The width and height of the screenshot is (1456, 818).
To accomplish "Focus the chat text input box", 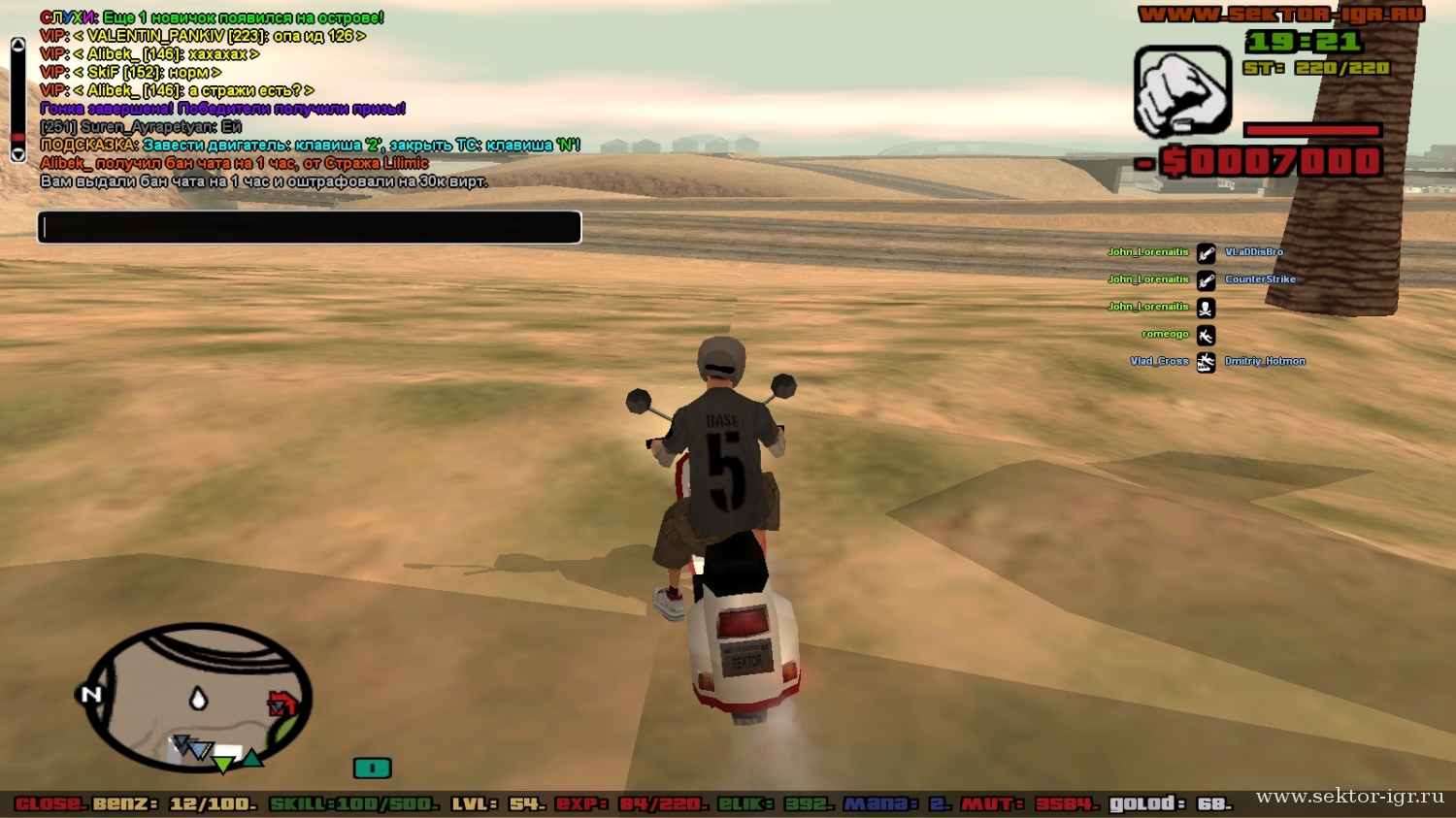I will (x=309, y=227).
